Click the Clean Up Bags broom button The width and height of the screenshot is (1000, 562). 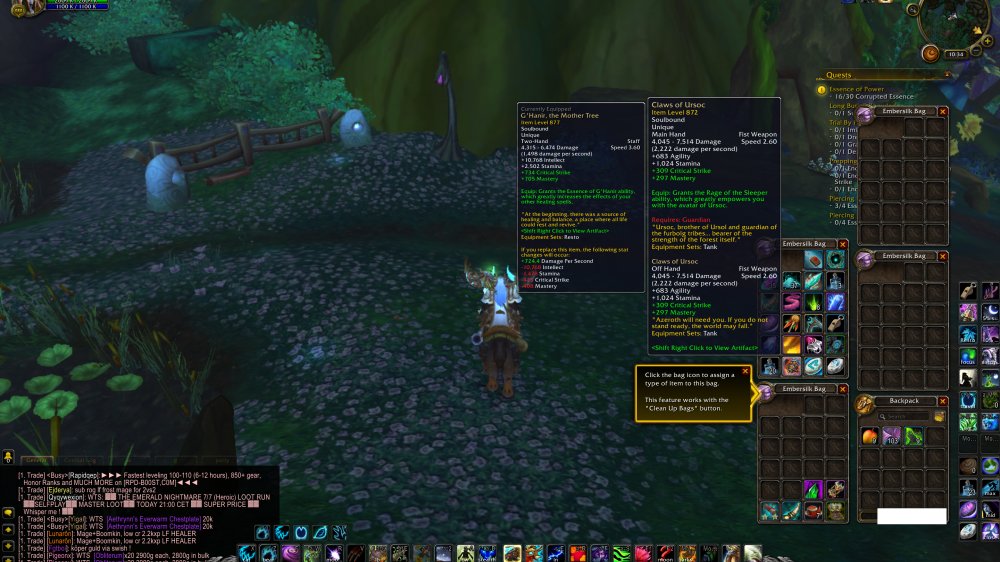tap(940, 416)
